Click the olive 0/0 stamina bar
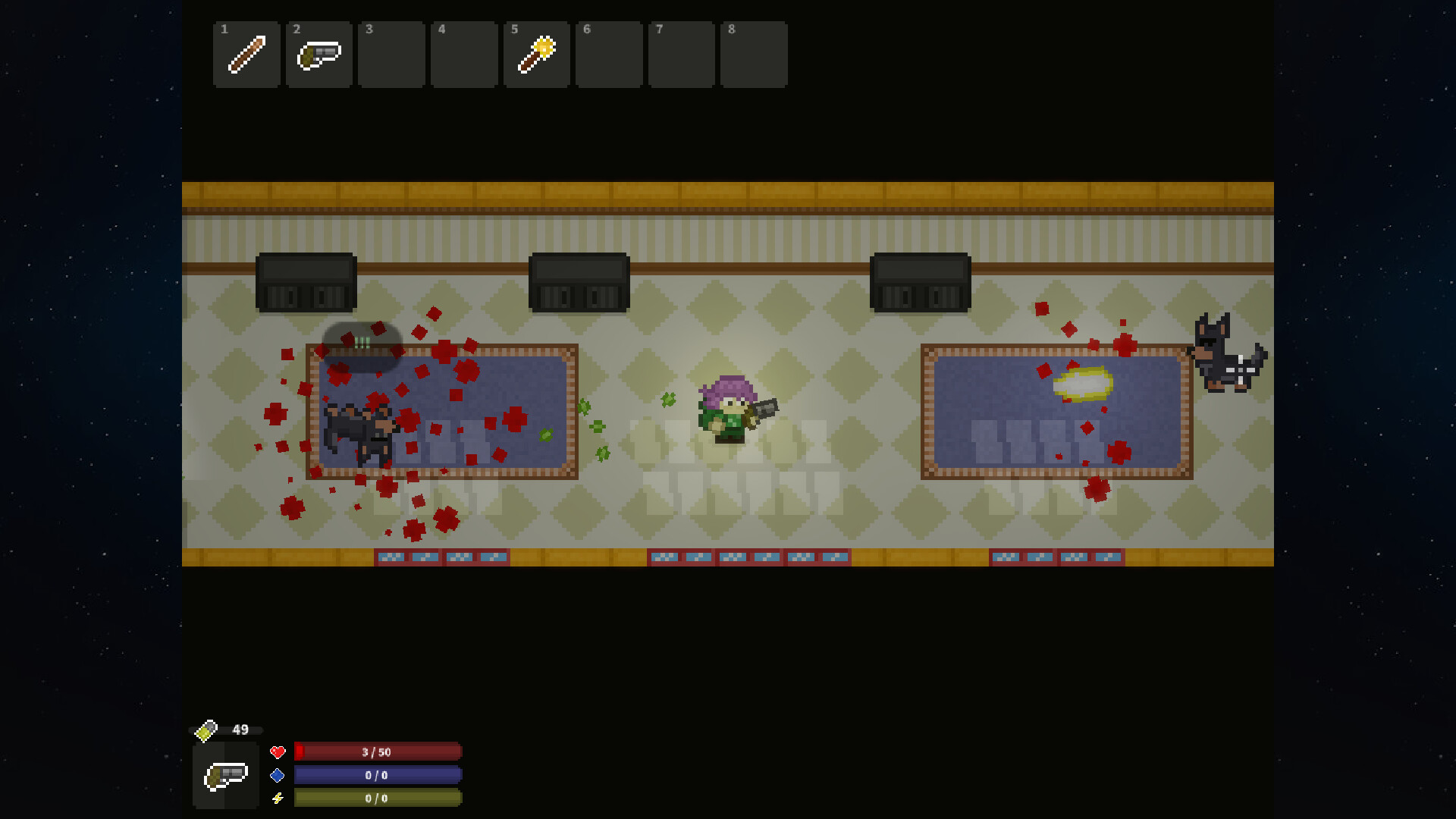 click(377, 799)
